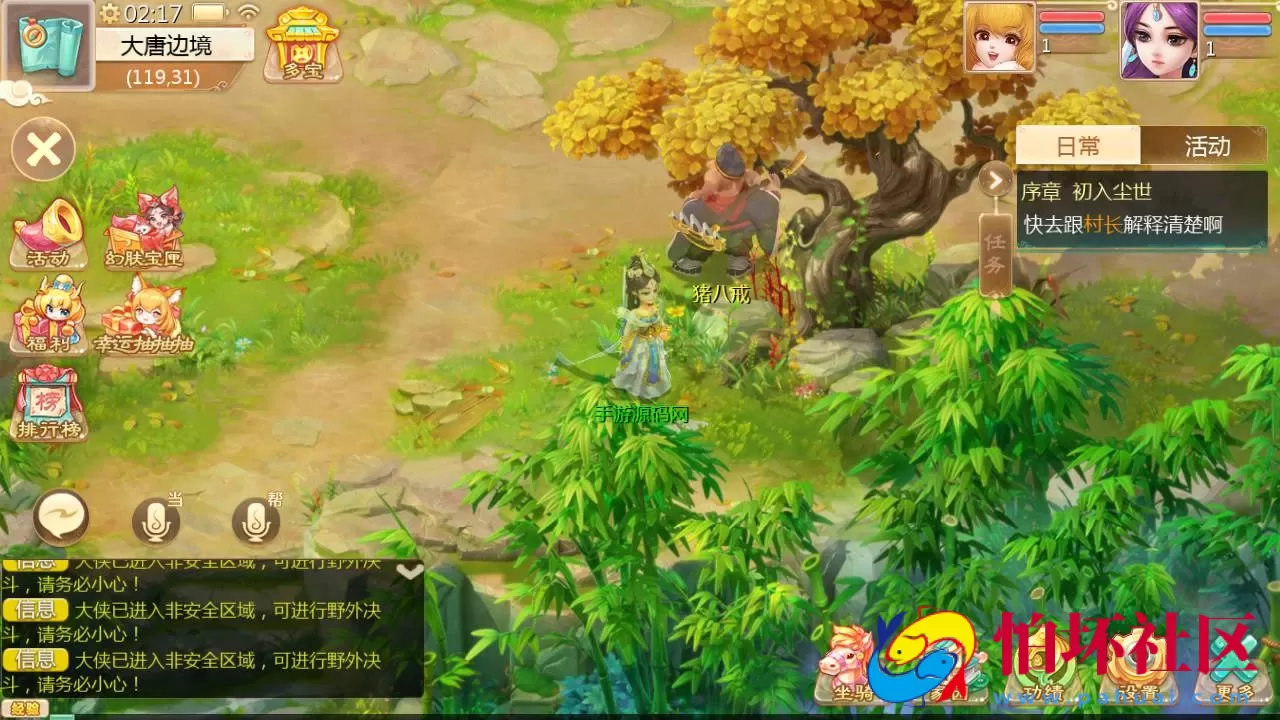The width and height of the screenshot is (1280, 720).
Task: Expand the right-side arrow next to 日常 panel
Action: point(993,180)
